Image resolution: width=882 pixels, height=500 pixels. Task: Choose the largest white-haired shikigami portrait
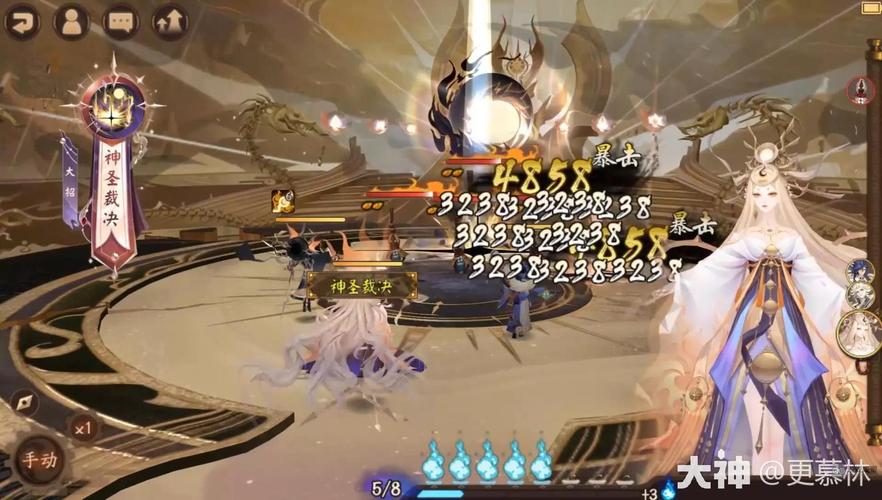858,334
